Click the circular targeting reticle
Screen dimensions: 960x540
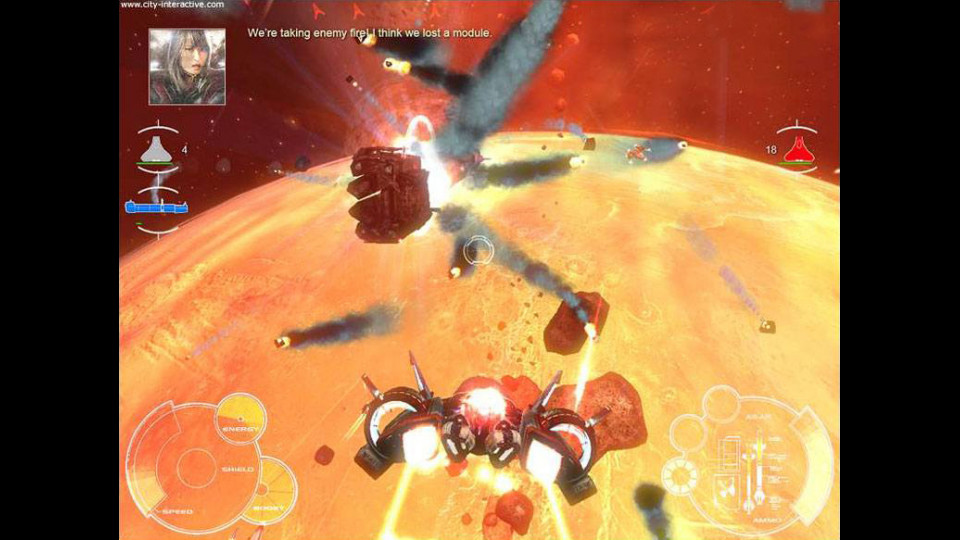(479, 249)
